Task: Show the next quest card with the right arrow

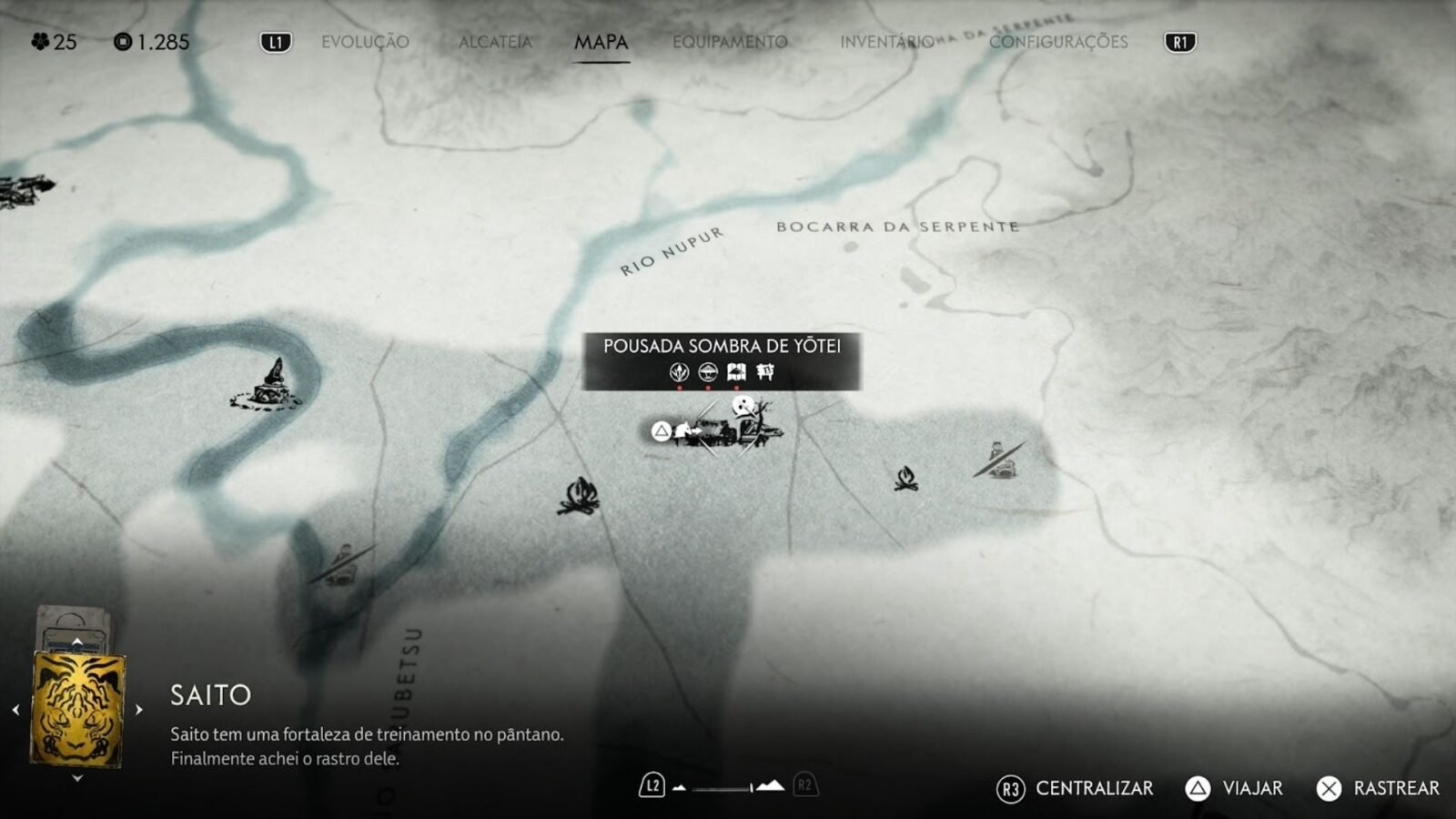Action: pos(139,710)
